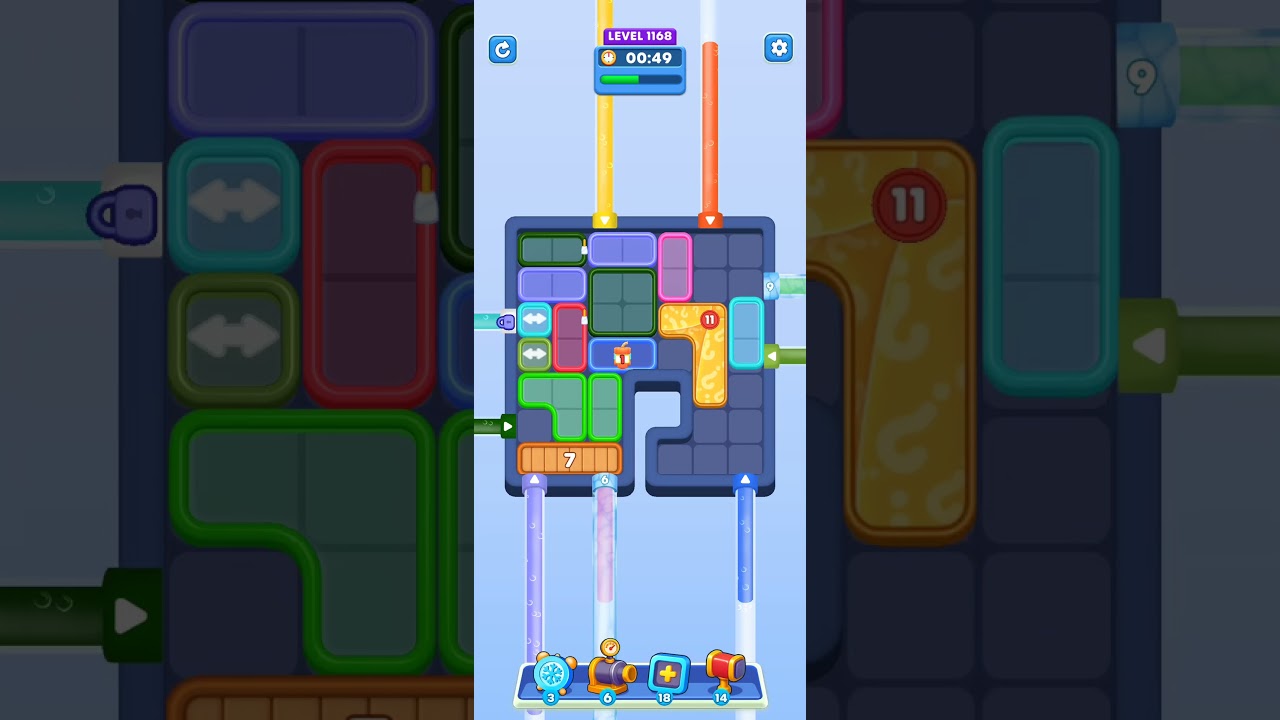
Task: Restart the level with the circular arrow
Action: point(503,49)
